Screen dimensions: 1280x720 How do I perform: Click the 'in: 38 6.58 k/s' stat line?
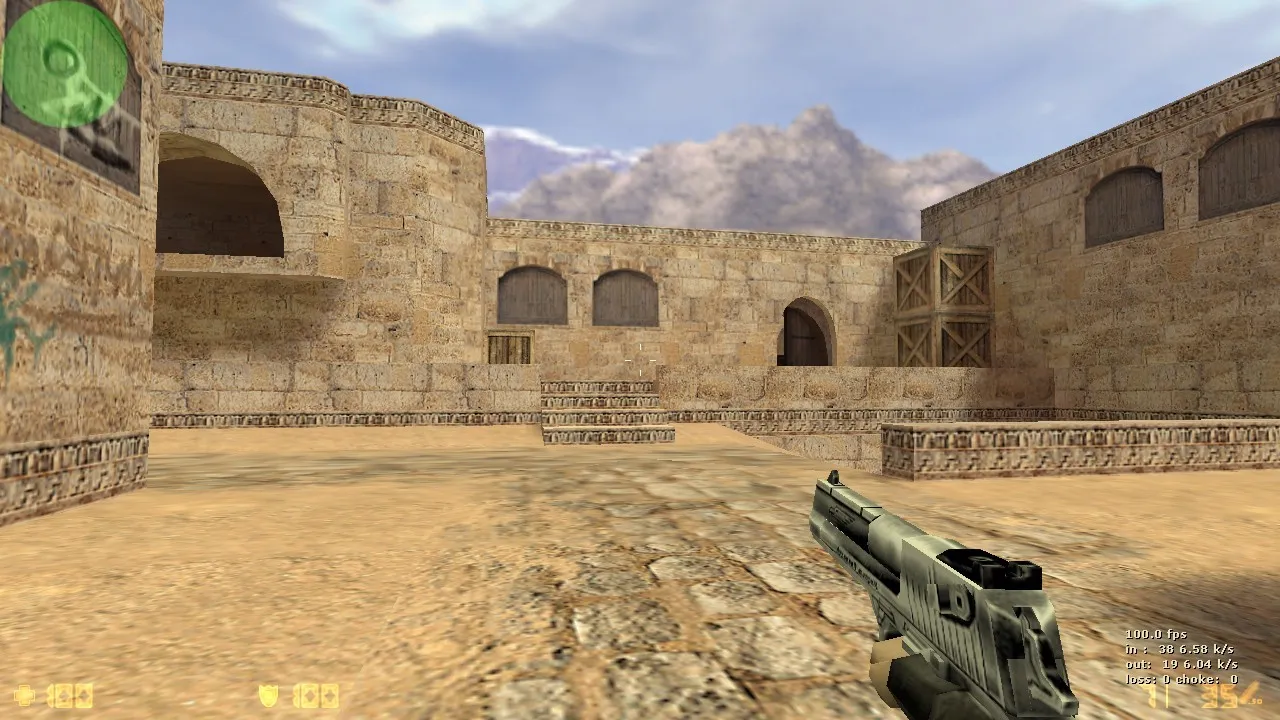pyautogui.click(x=1180, y=649)
